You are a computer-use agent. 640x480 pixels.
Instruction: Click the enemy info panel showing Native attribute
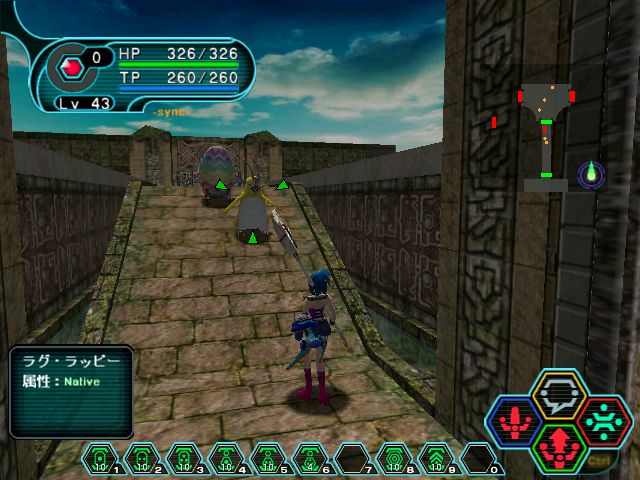coord(71,391)
